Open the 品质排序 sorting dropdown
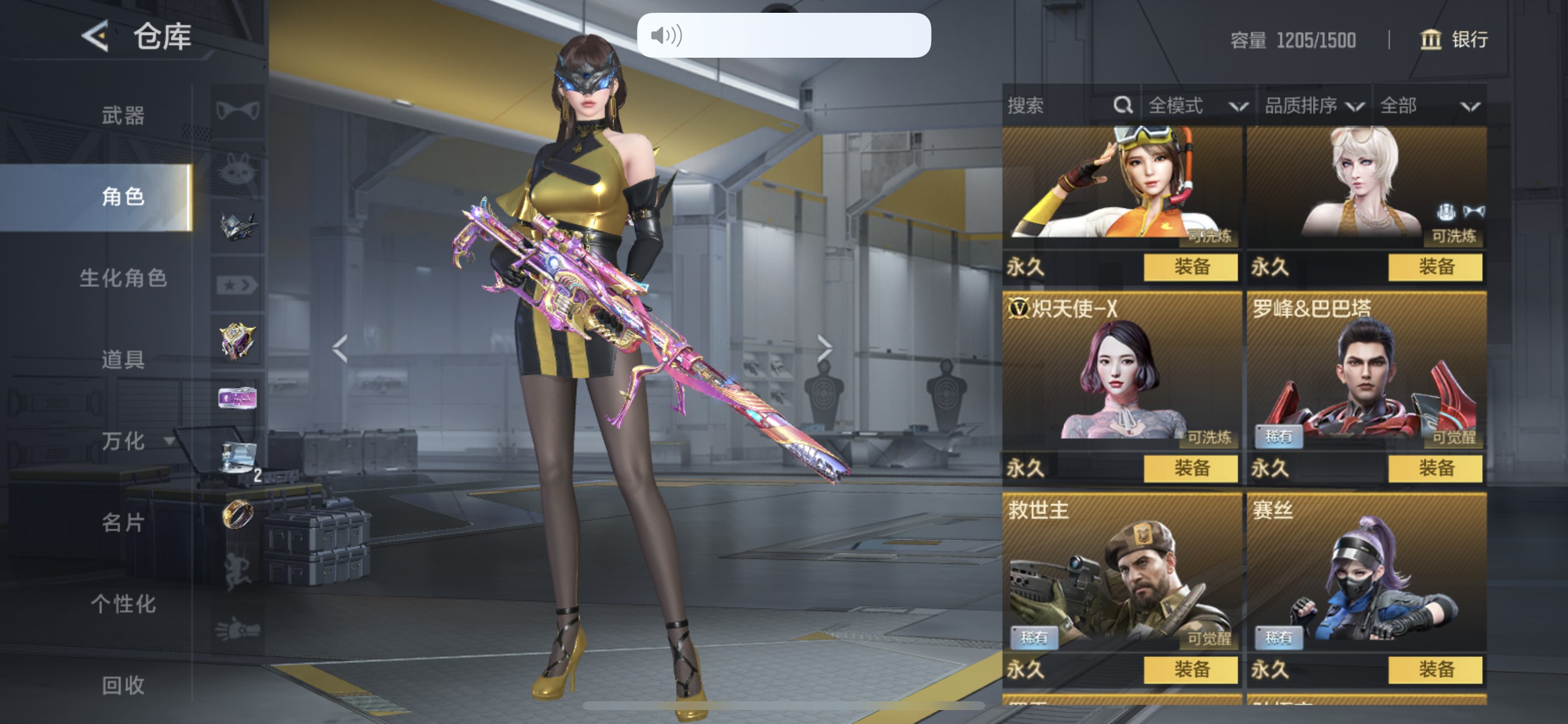Screen dimensions: 1568x724 [1313, 106]
